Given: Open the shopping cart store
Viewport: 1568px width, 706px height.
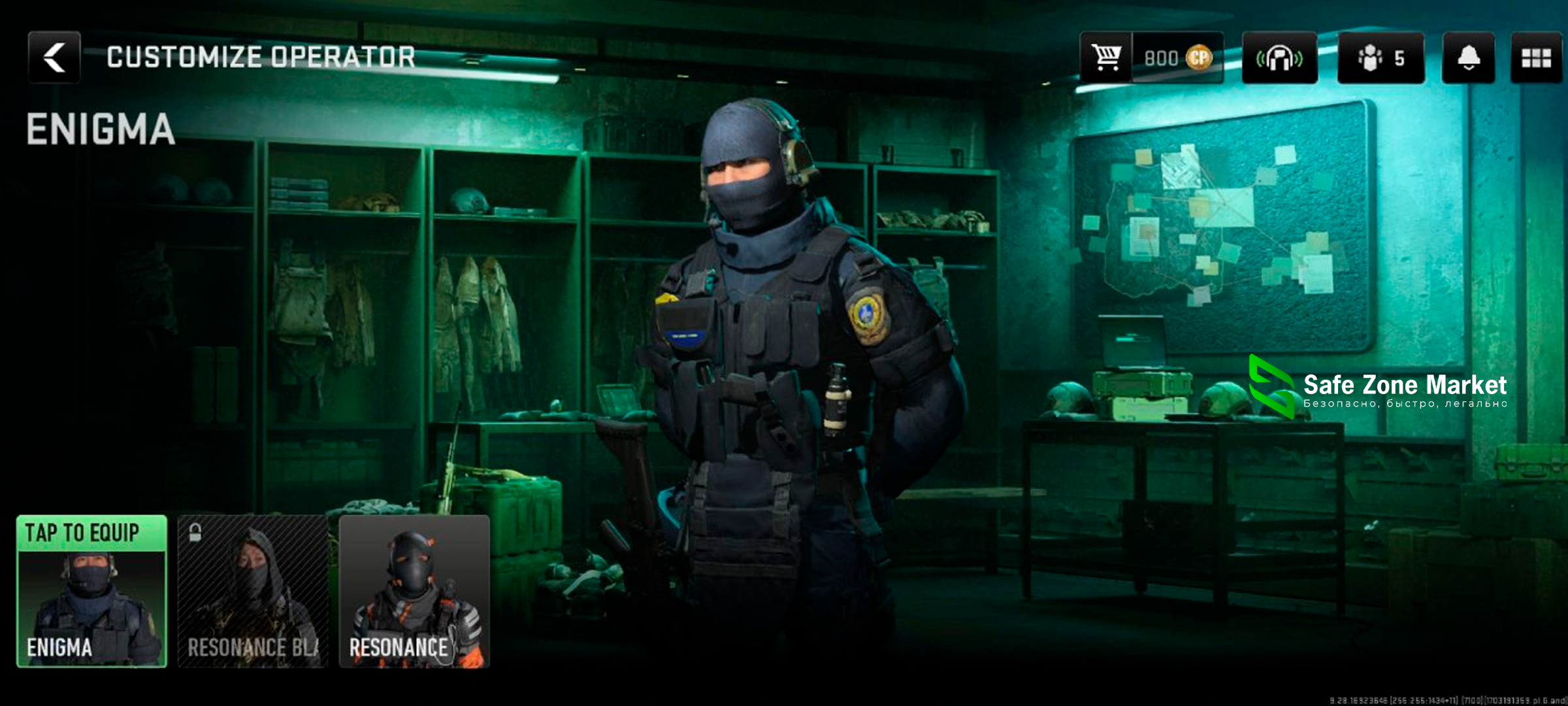Looking at the screenshot, I should 1106,58.
